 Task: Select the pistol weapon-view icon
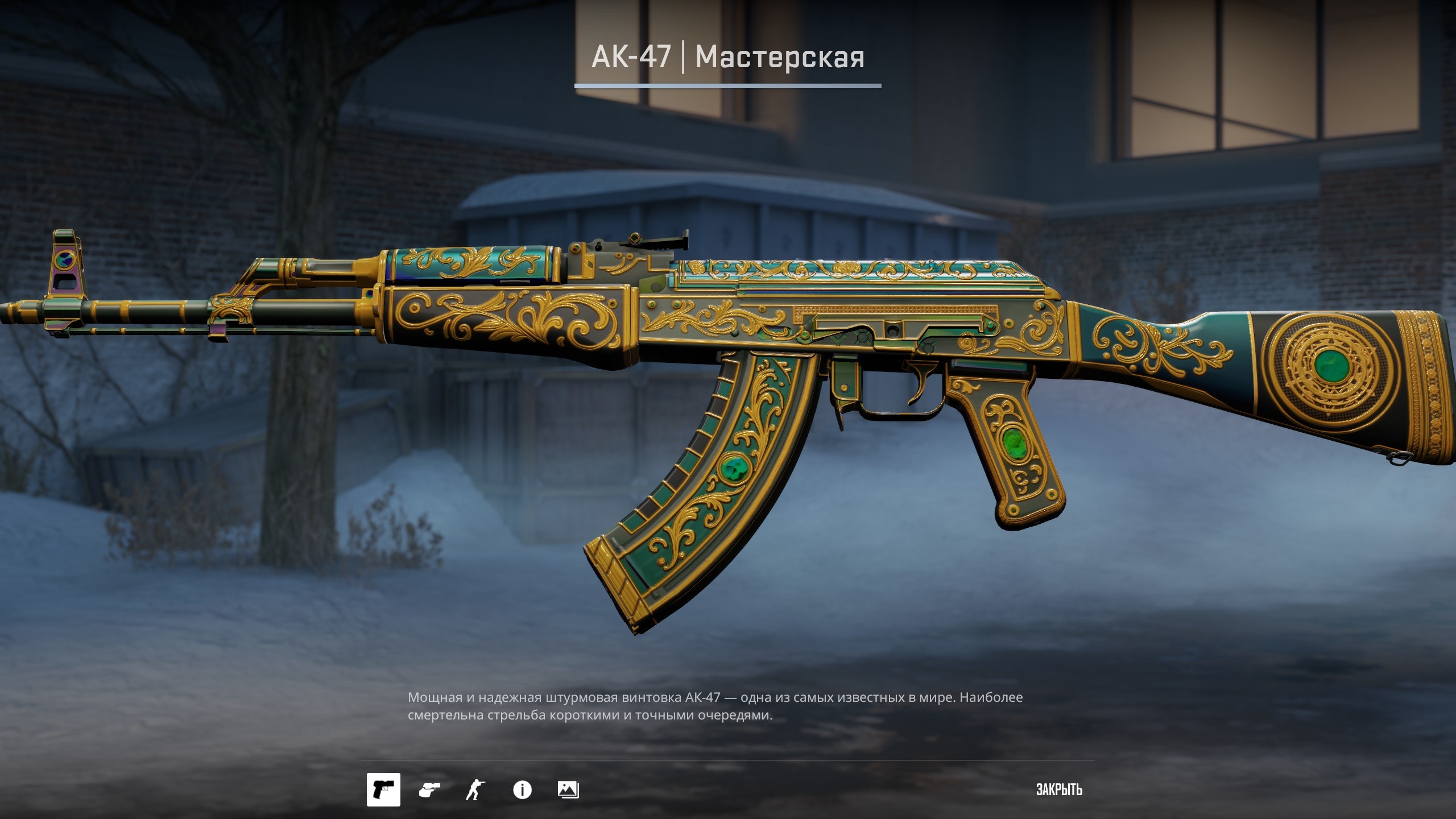point(383,789)
